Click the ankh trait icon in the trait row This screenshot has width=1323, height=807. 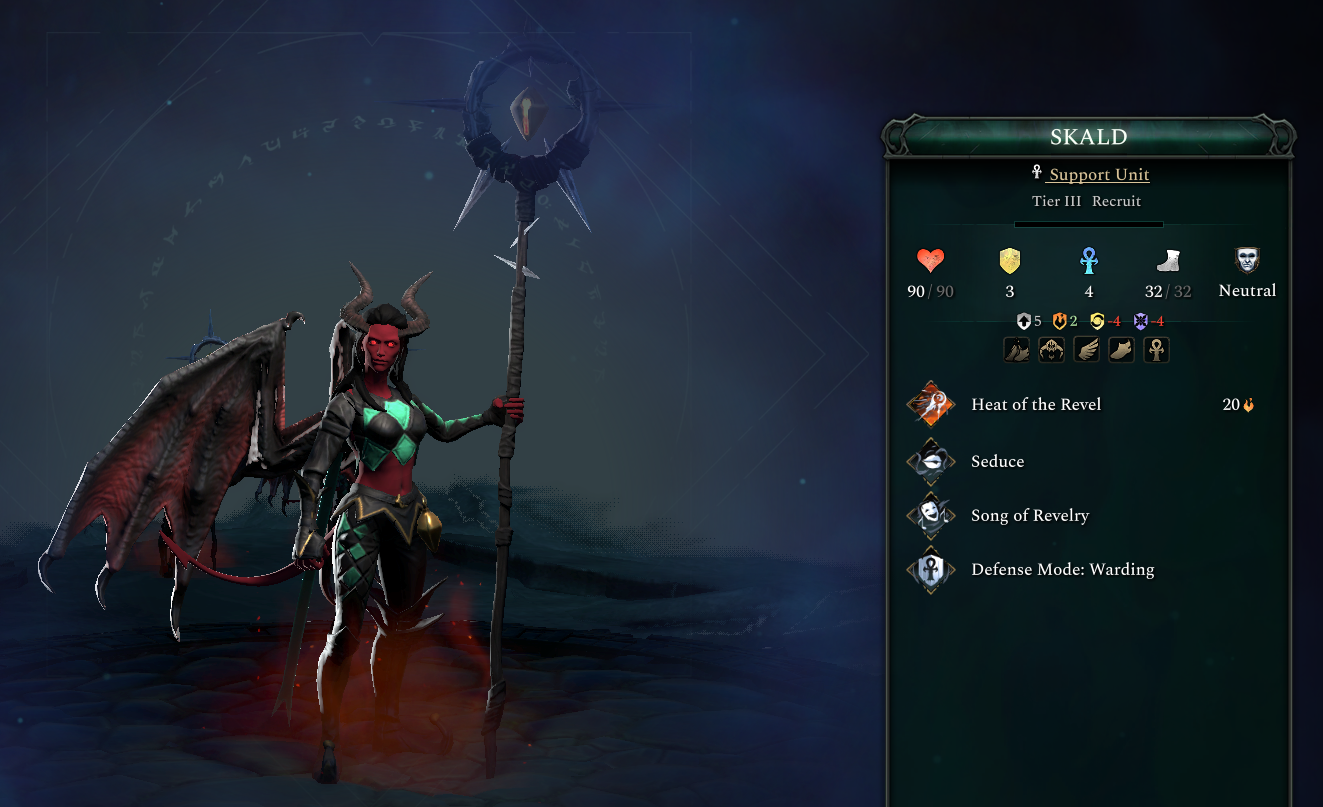pyautogui.click(x=1156, y=350)
